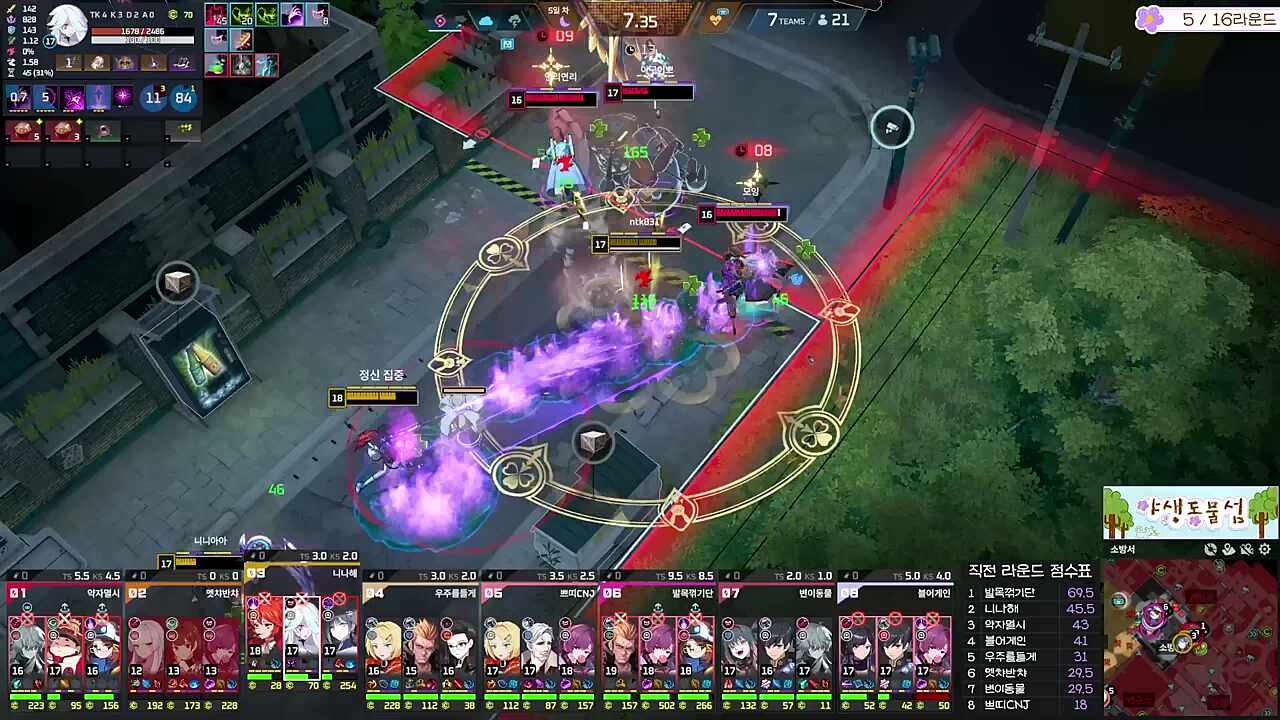Toggle the cloud weather icon in top HUD
Viewport: 1280px width, 720px height.
click(x=485, y=20)
